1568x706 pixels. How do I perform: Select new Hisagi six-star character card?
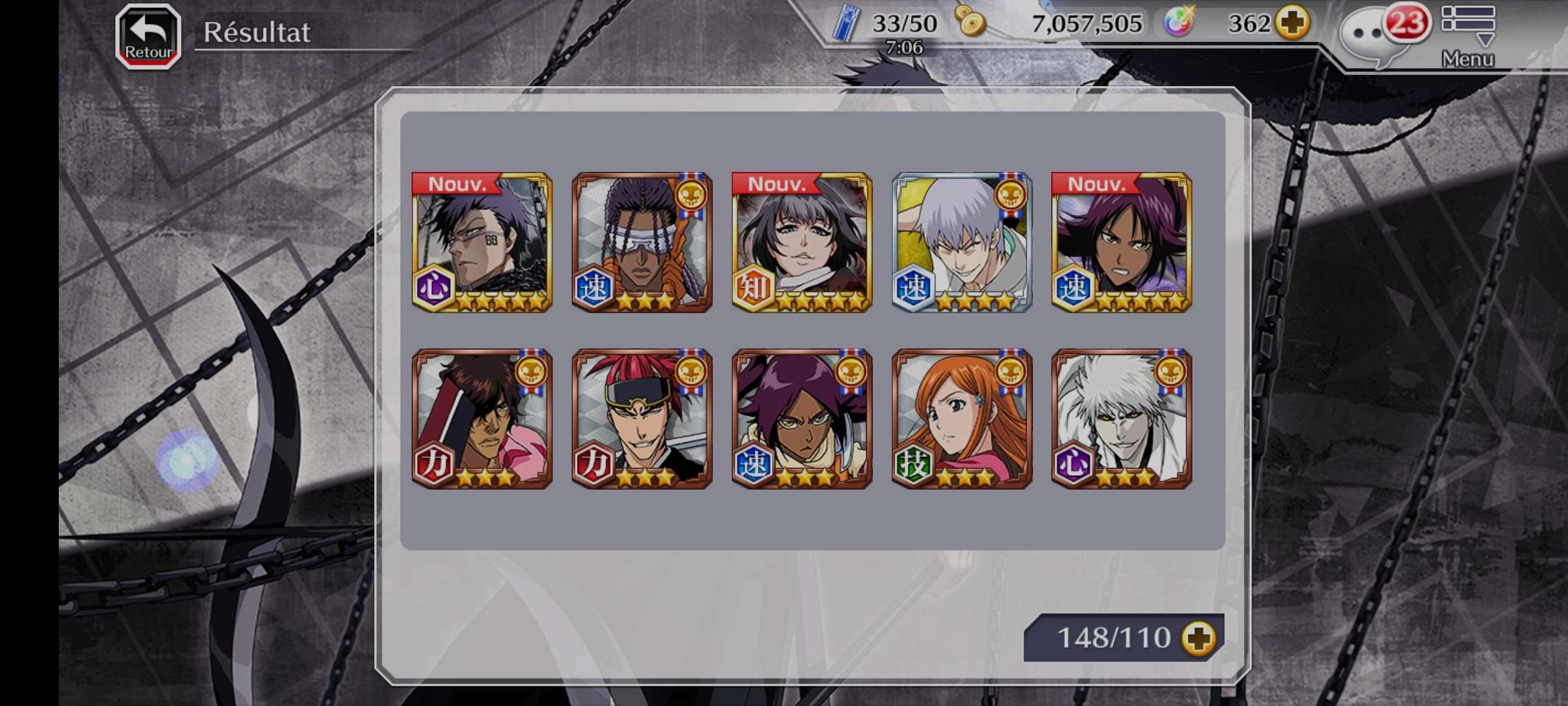(482, 243)
